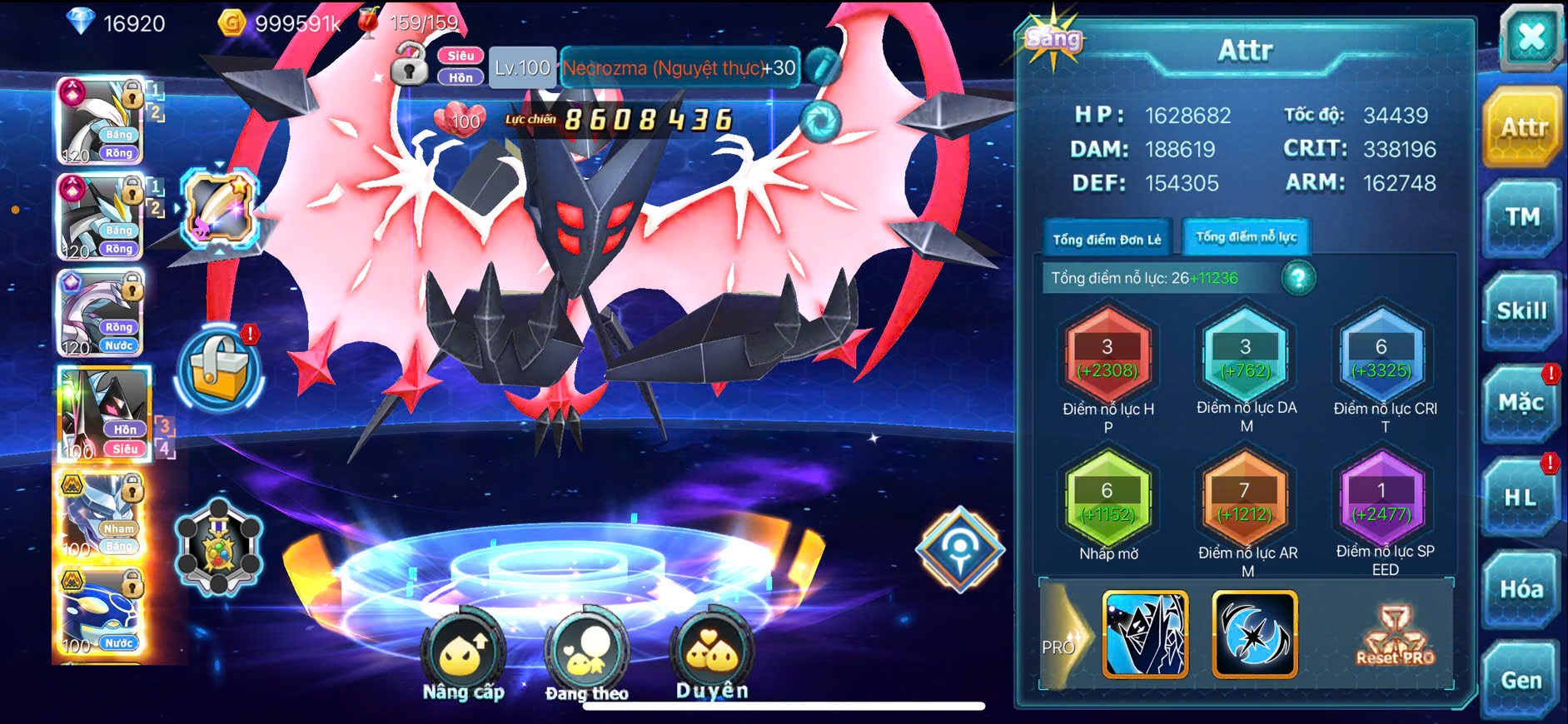Open the Skill side tab
The image size is (1568, 724).
tap(1521, 311)
